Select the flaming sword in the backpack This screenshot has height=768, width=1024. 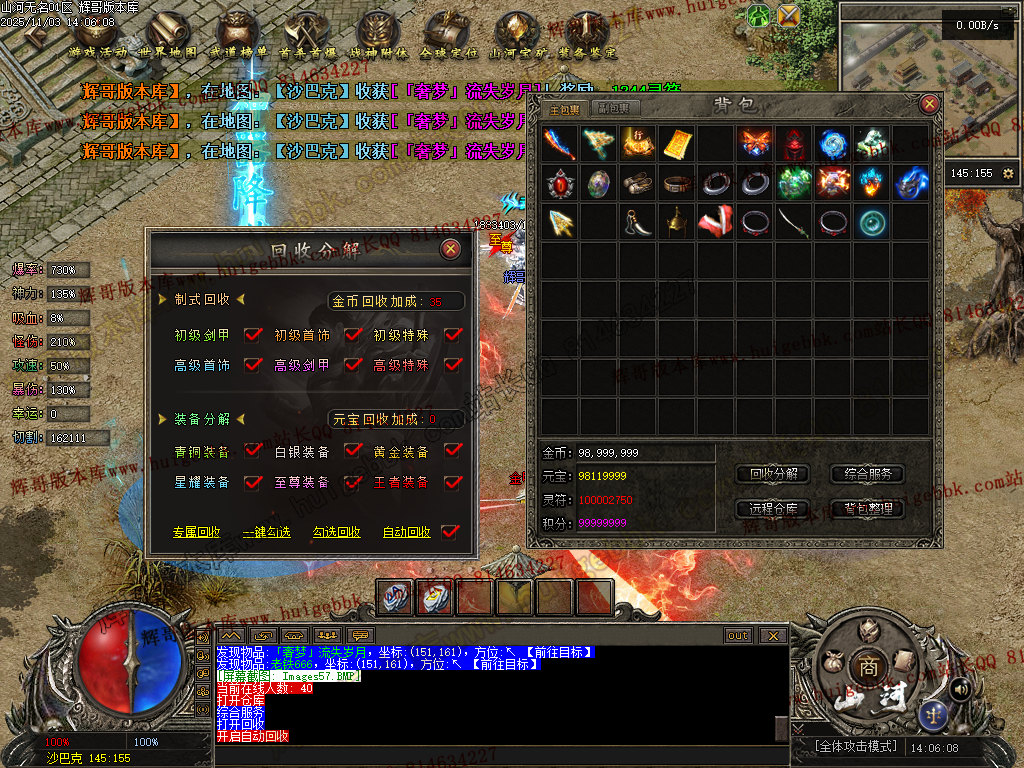tap(560, 142)
